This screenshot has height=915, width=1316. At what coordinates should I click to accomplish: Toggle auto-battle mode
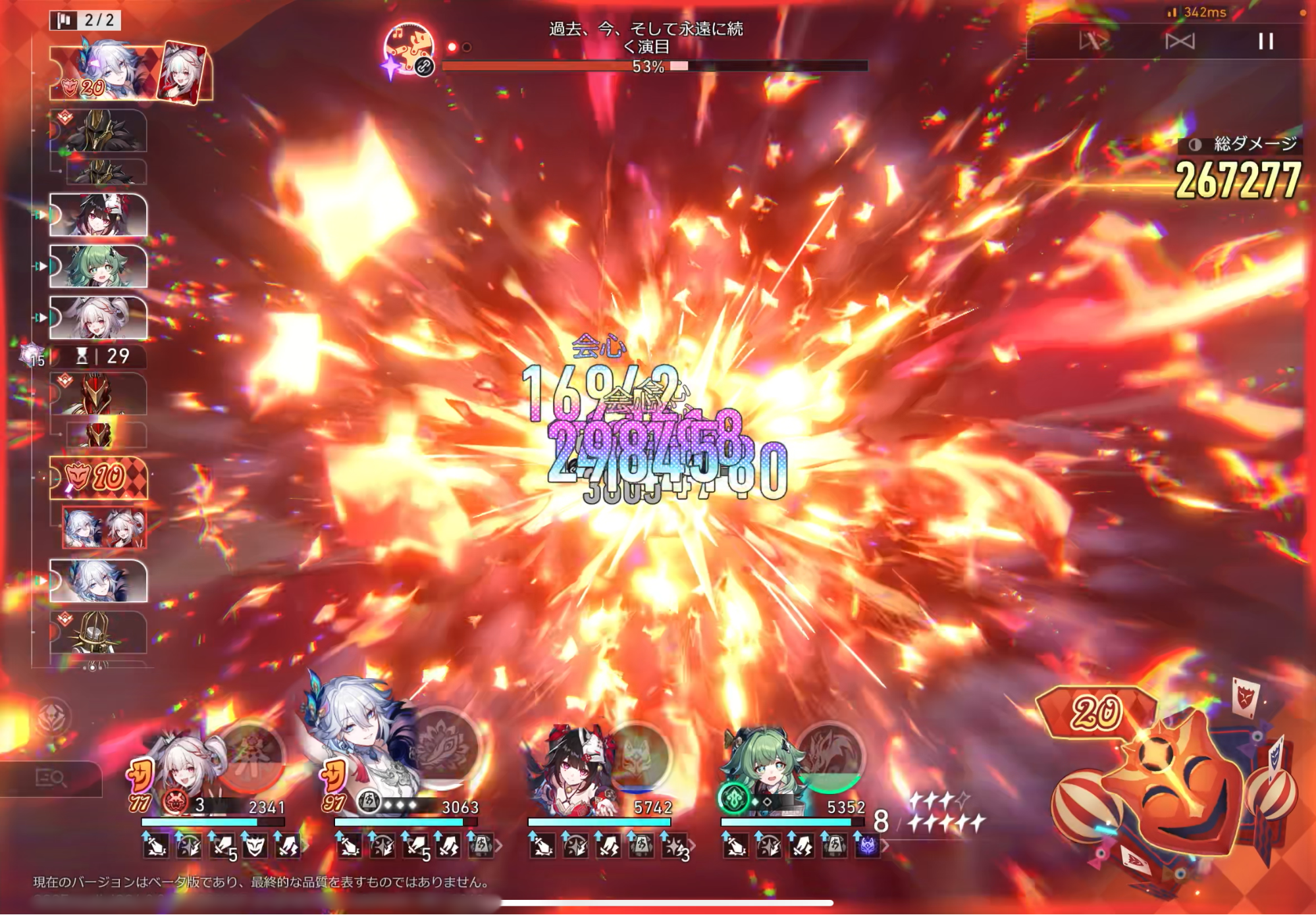click(1180, 41)
